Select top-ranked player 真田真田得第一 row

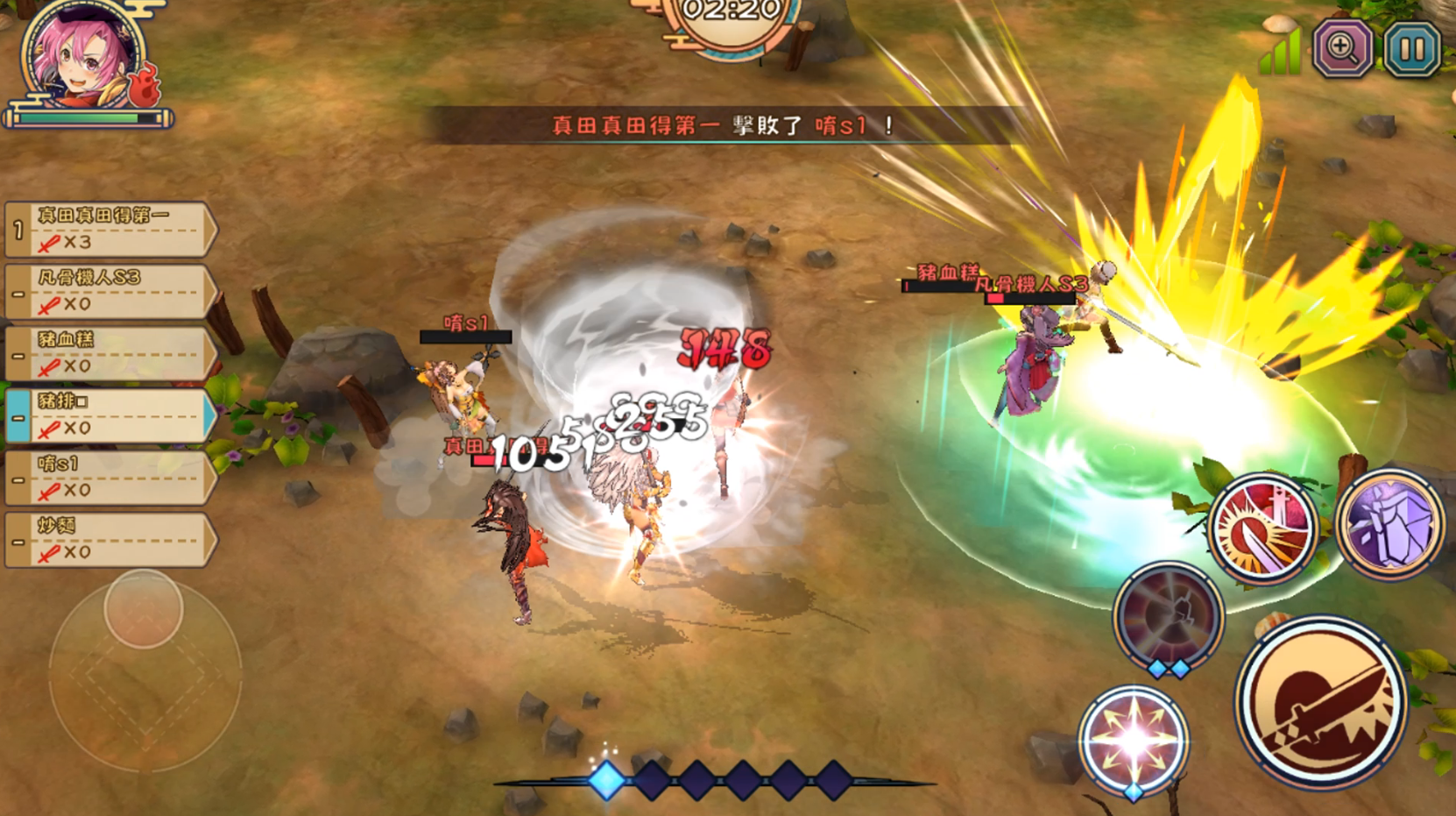[x=110, y=230]
